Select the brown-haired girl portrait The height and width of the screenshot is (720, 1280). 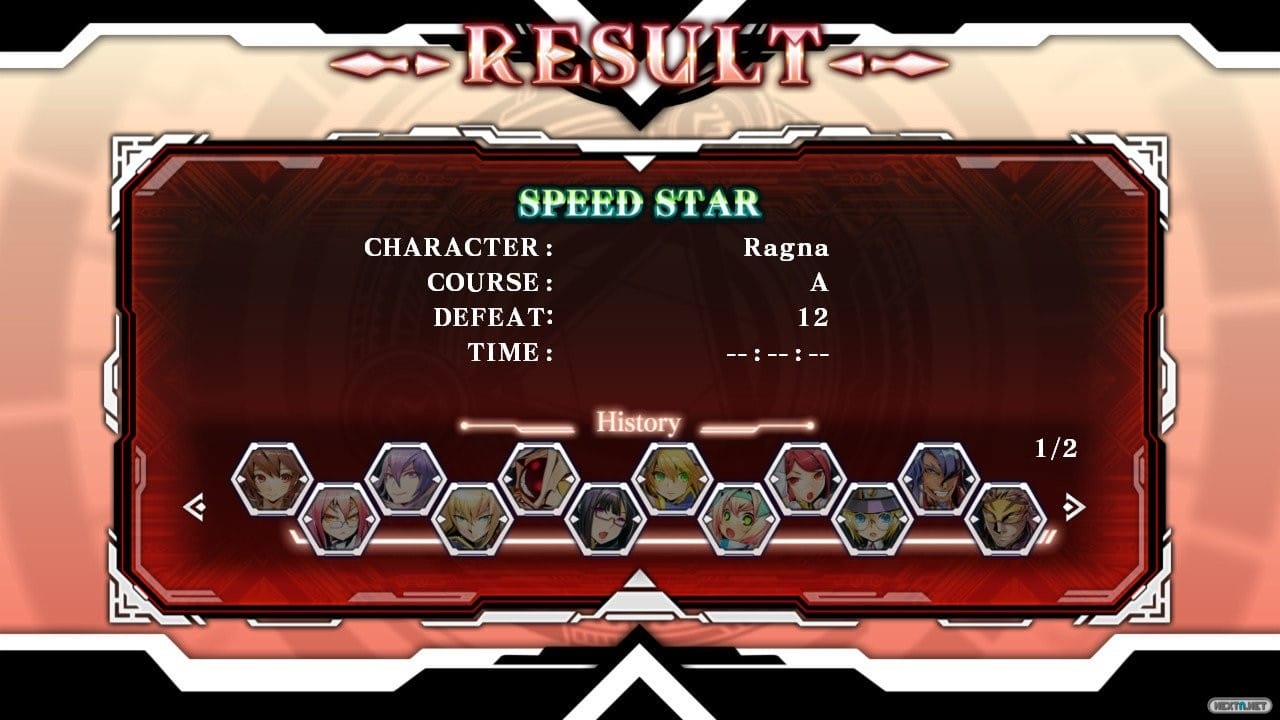(x=272, y=479)
